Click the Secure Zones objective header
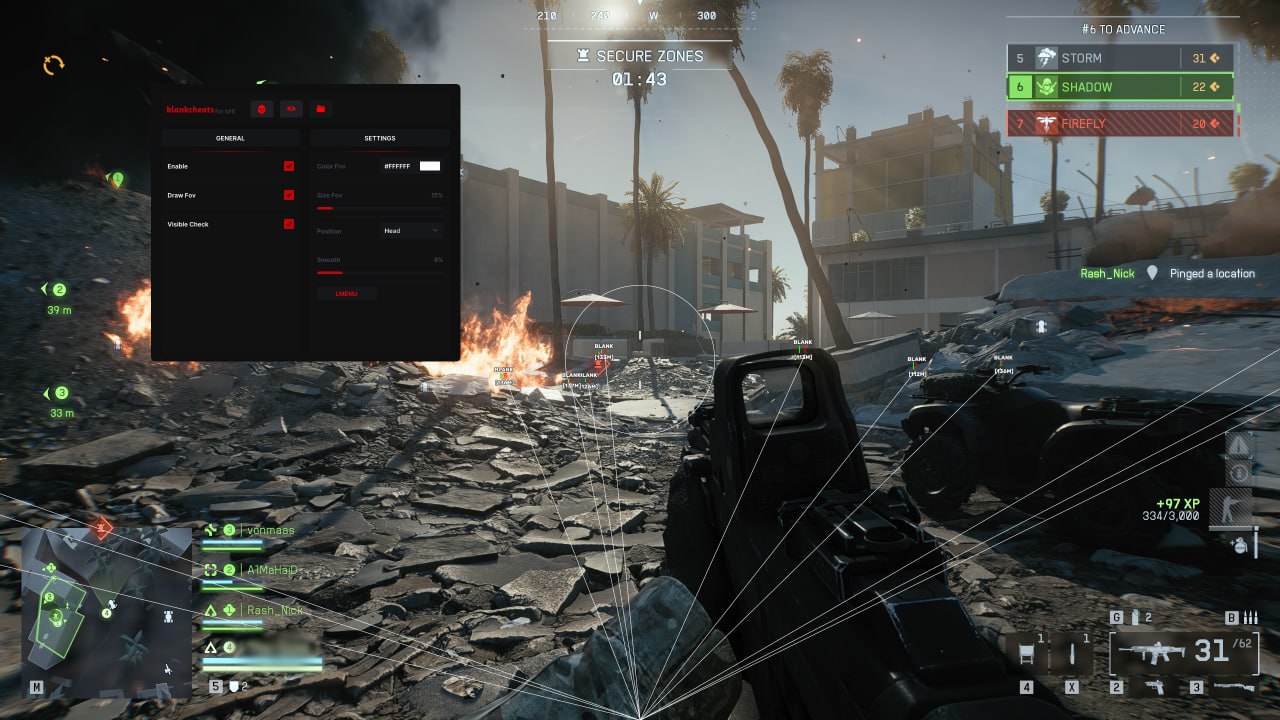 (640, 57)
